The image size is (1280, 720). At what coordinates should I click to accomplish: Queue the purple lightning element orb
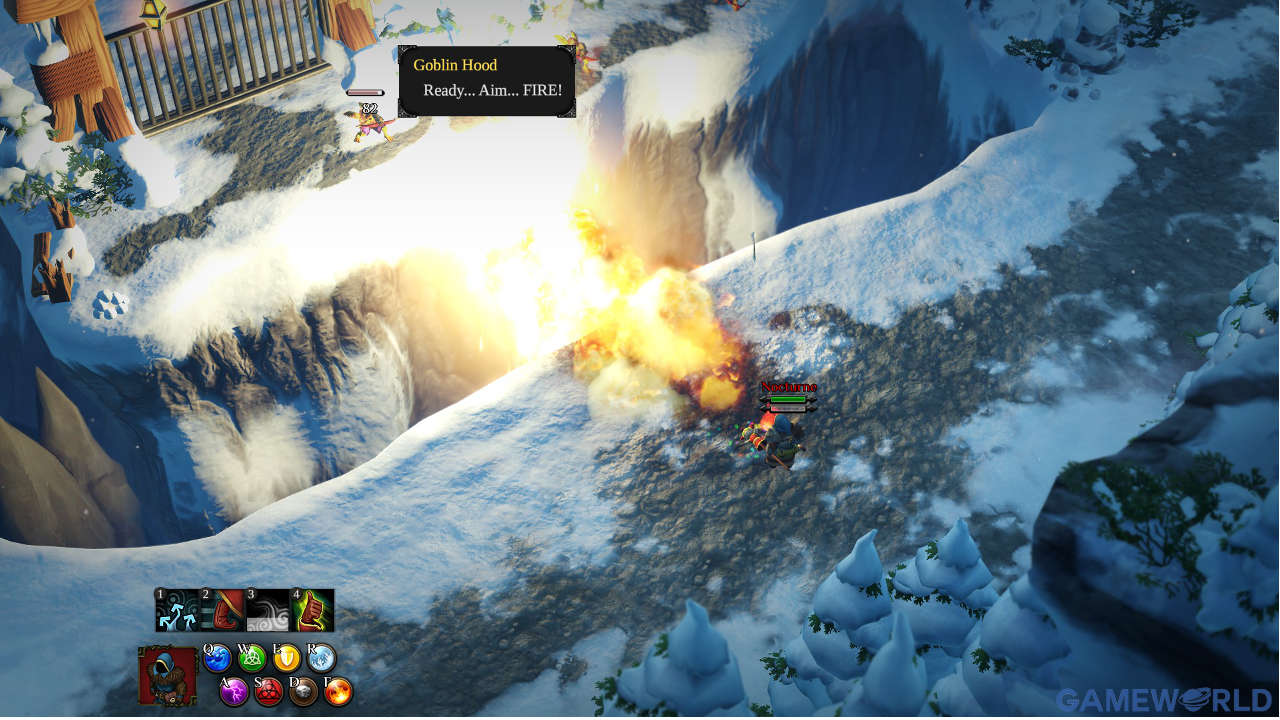(x=234, y=691)
